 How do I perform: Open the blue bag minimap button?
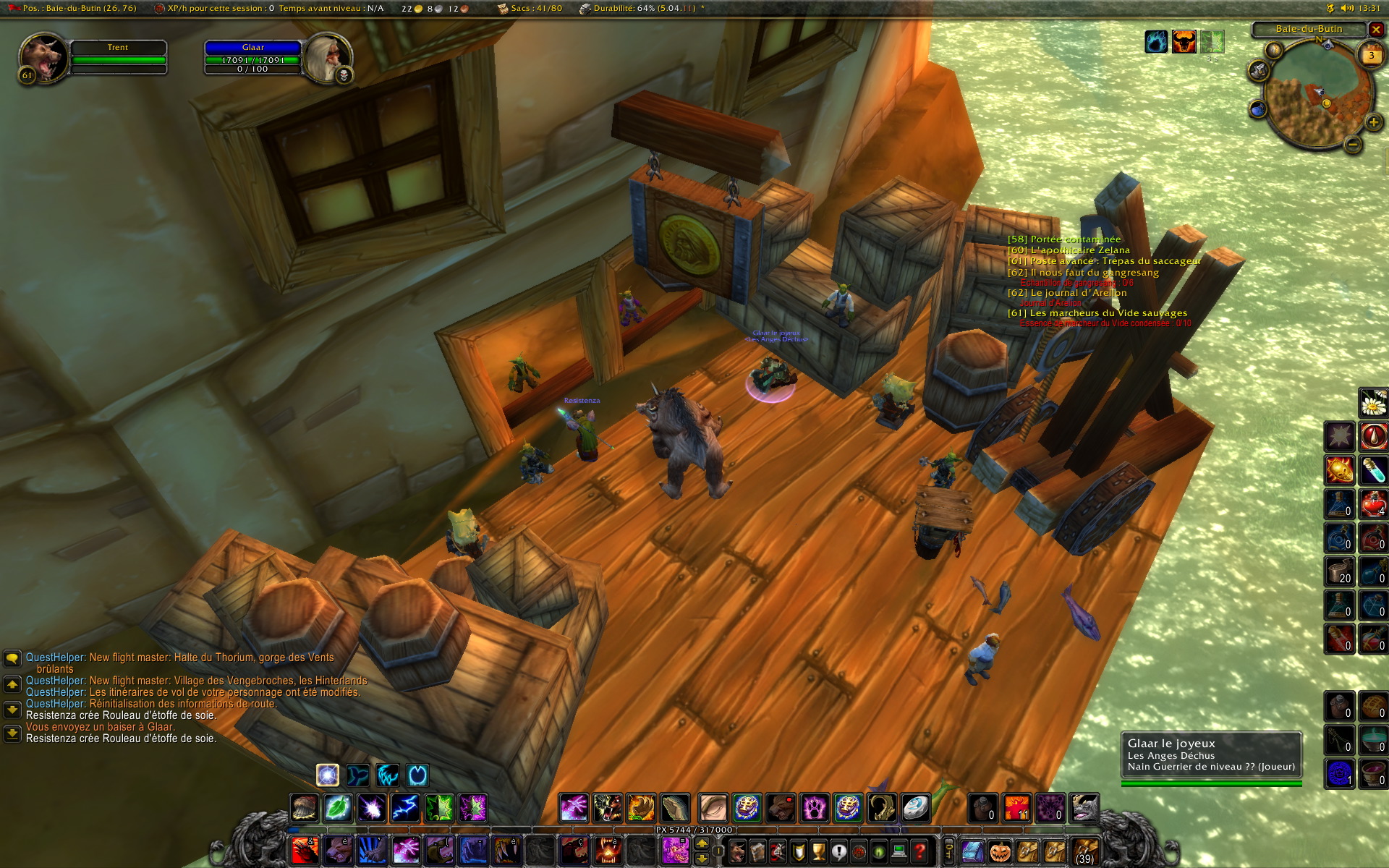1258,109
